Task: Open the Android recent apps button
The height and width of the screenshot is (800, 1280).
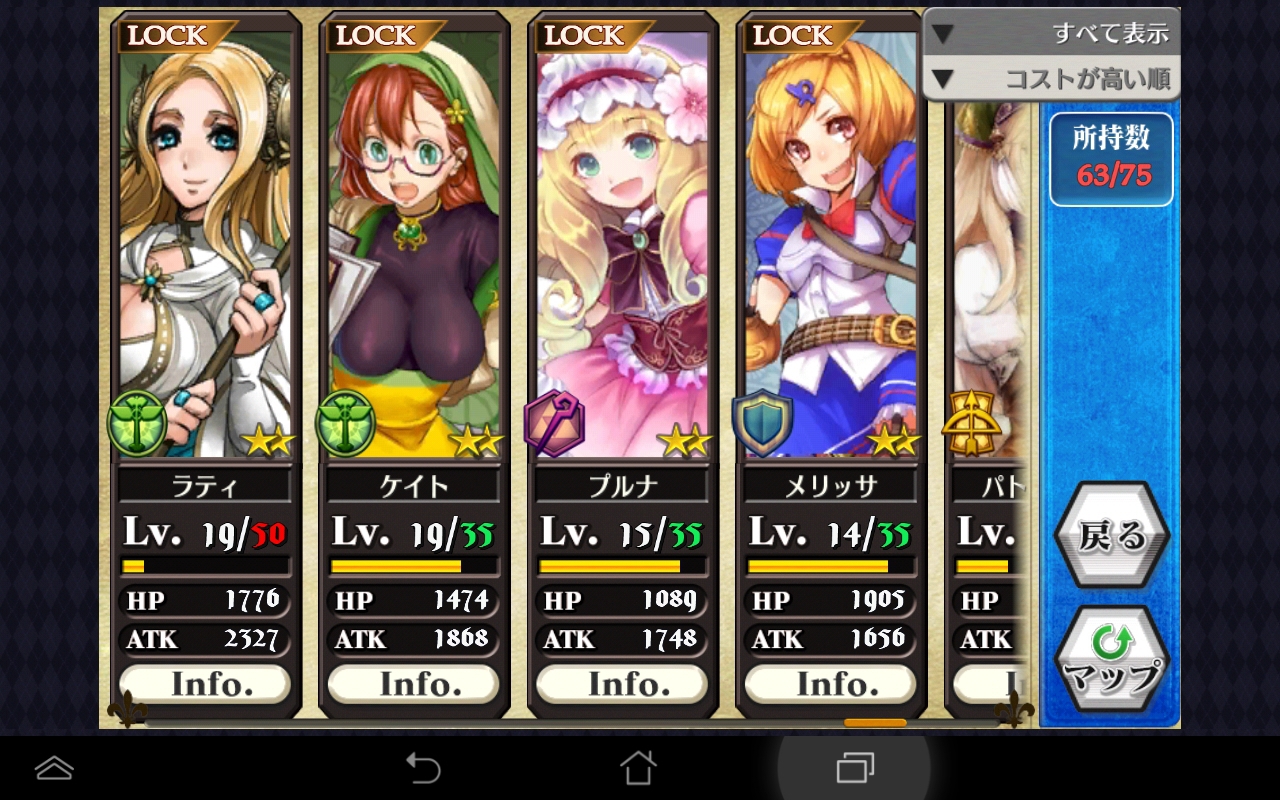Action: coord(854,768)
